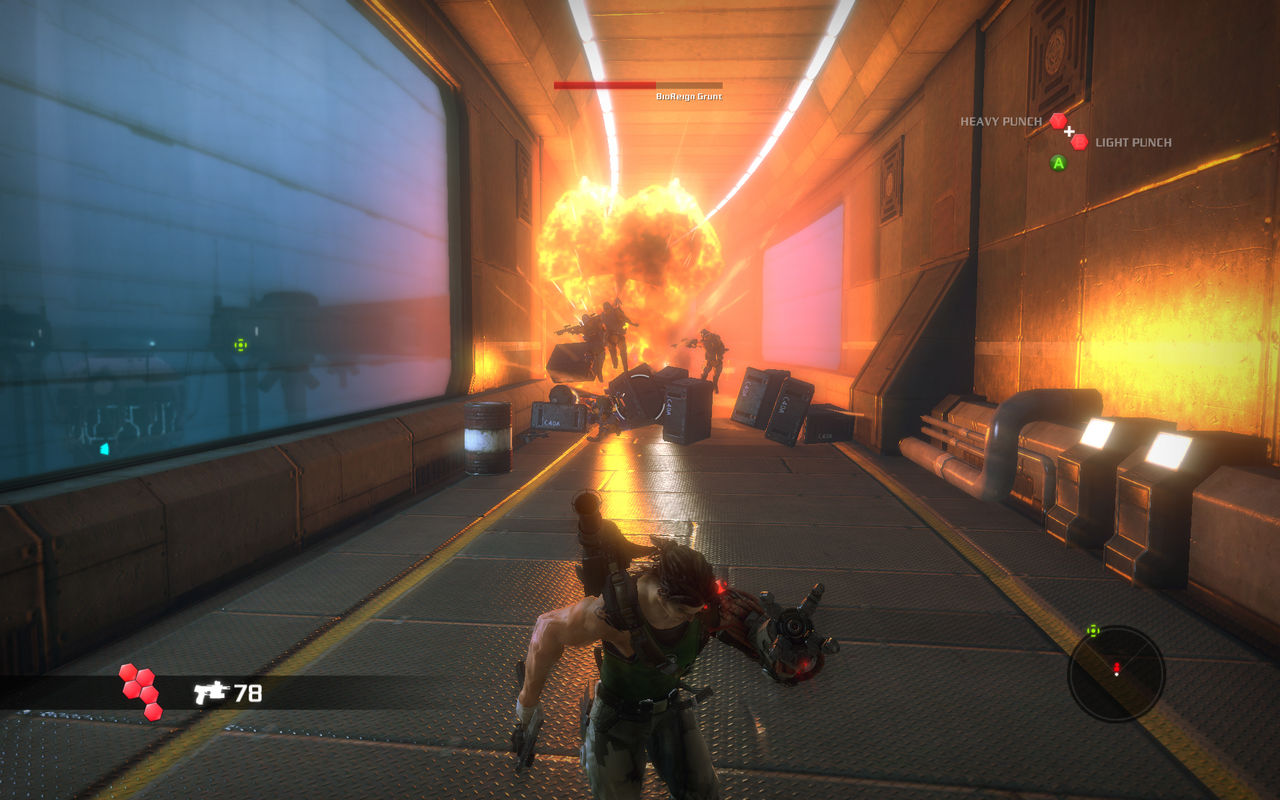Click the green objective marker above the radar
The image size is (1280, 800).
[1093, 631]
